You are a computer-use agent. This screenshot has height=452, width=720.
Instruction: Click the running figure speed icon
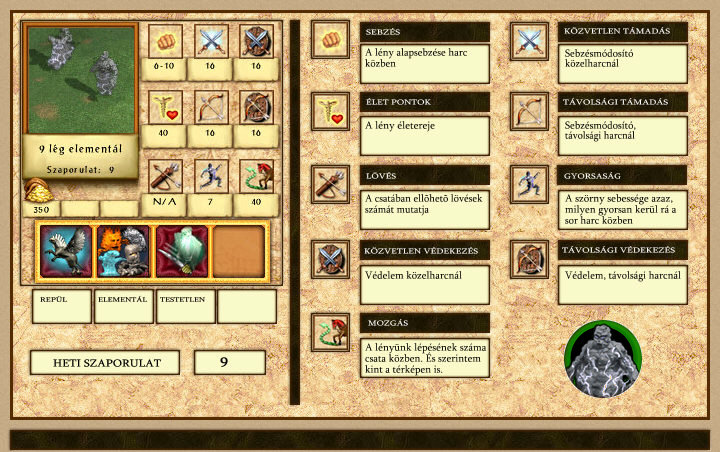tap(211, 176)
